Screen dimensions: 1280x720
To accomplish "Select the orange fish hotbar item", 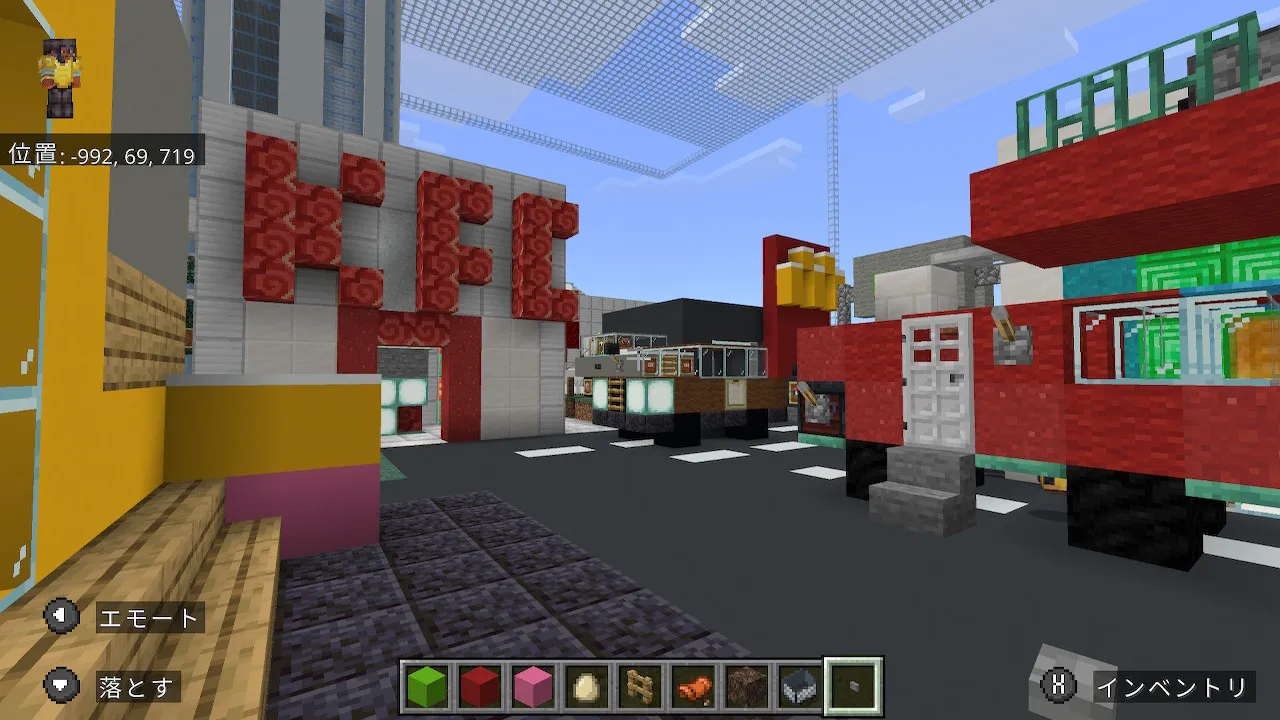I will tap(693, 686).
